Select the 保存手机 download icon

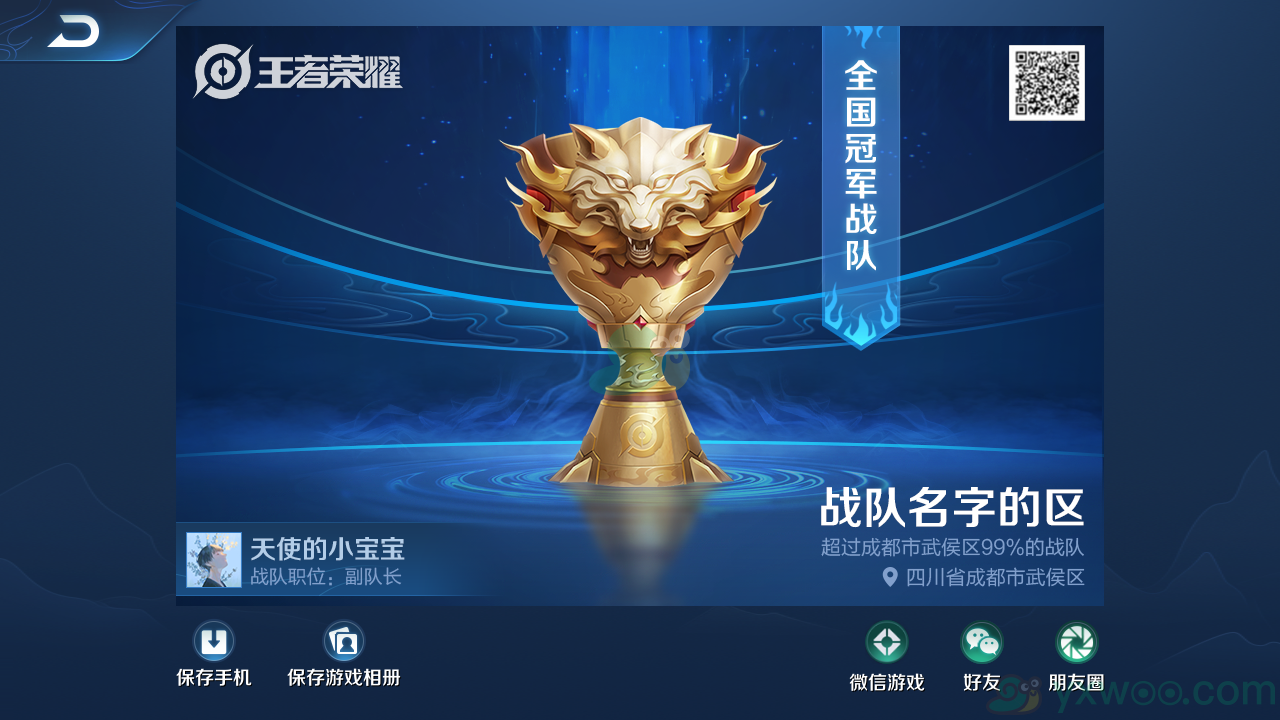tap(215, 640)
